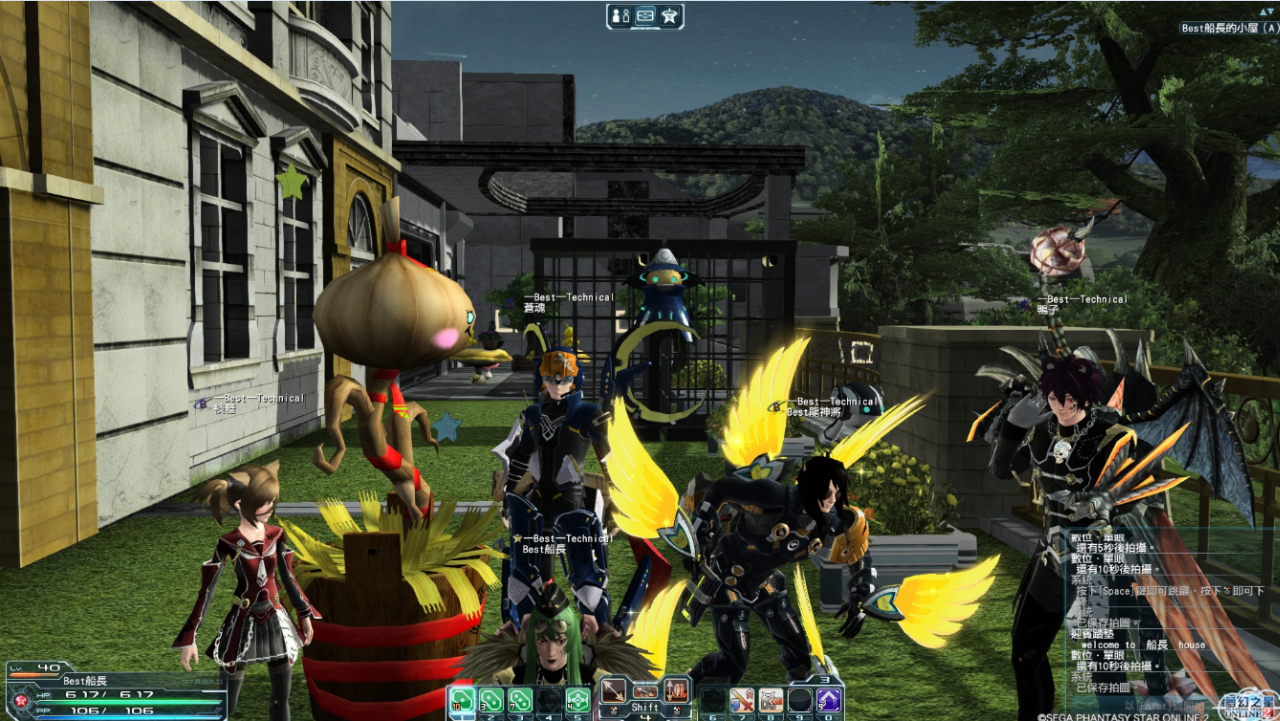Image resolution: width=1280 pixels, height=721 pixels.
Task: Select the highlighted card icon in top bar
Action: point(645,16)
